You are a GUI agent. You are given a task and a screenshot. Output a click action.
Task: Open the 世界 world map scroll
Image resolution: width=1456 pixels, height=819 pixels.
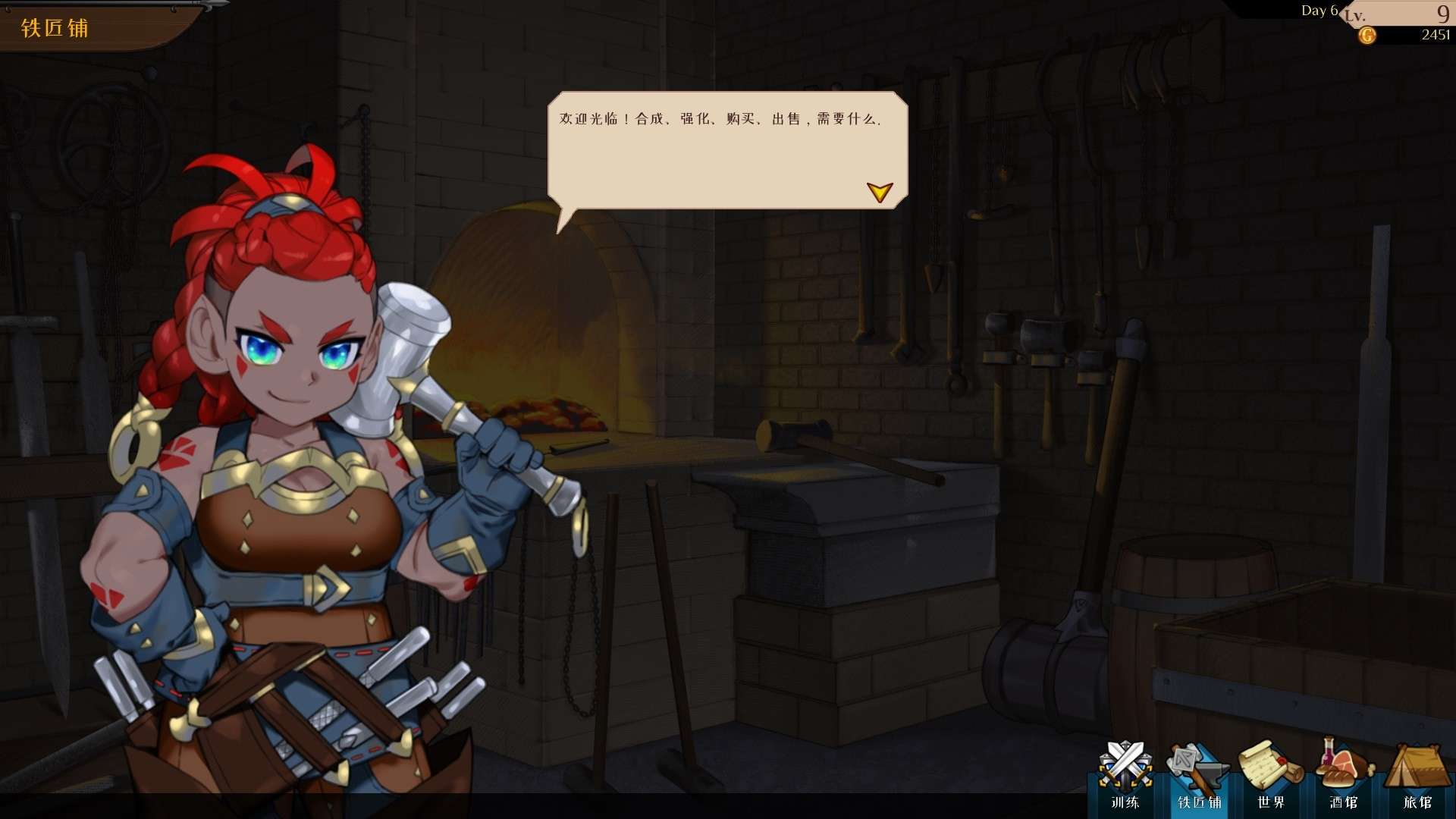[x=1270, y=775]
